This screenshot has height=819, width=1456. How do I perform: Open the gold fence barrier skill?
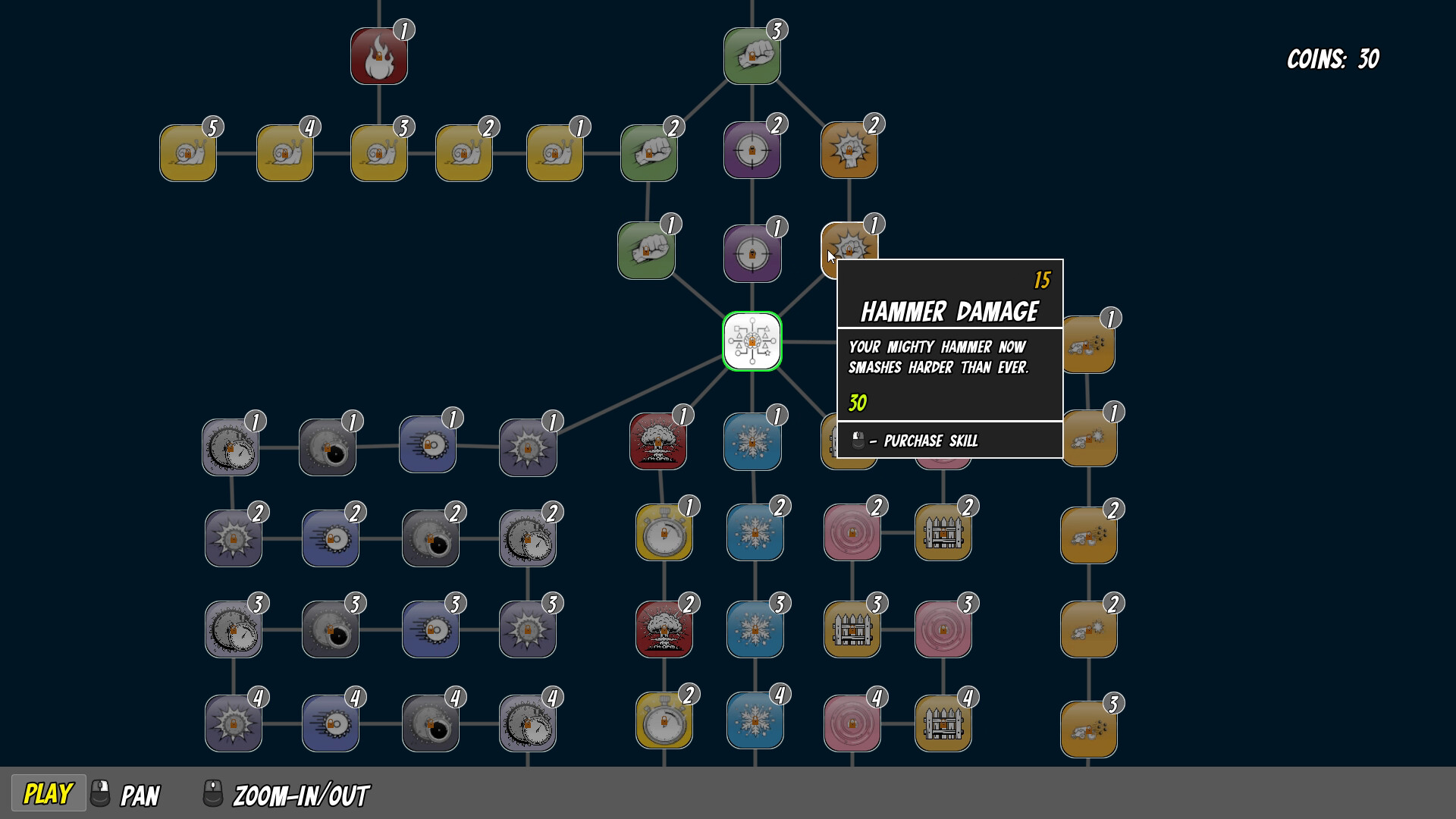click(943, 531)
